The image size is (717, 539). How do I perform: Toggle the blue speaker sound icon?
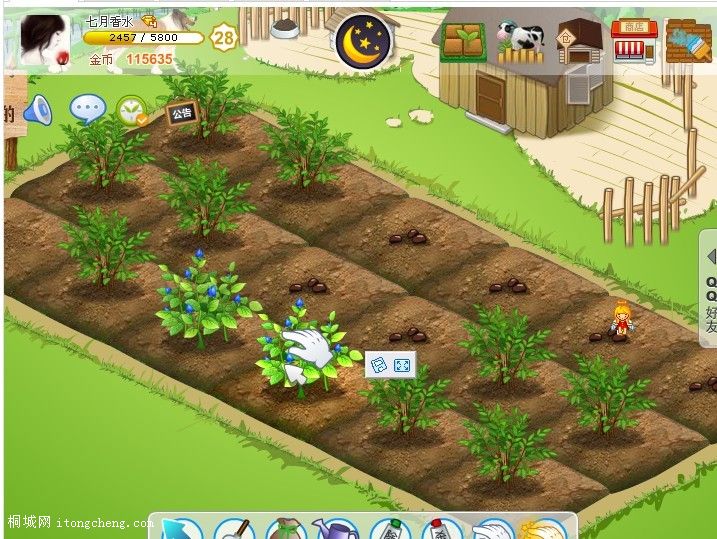point(37,109)
